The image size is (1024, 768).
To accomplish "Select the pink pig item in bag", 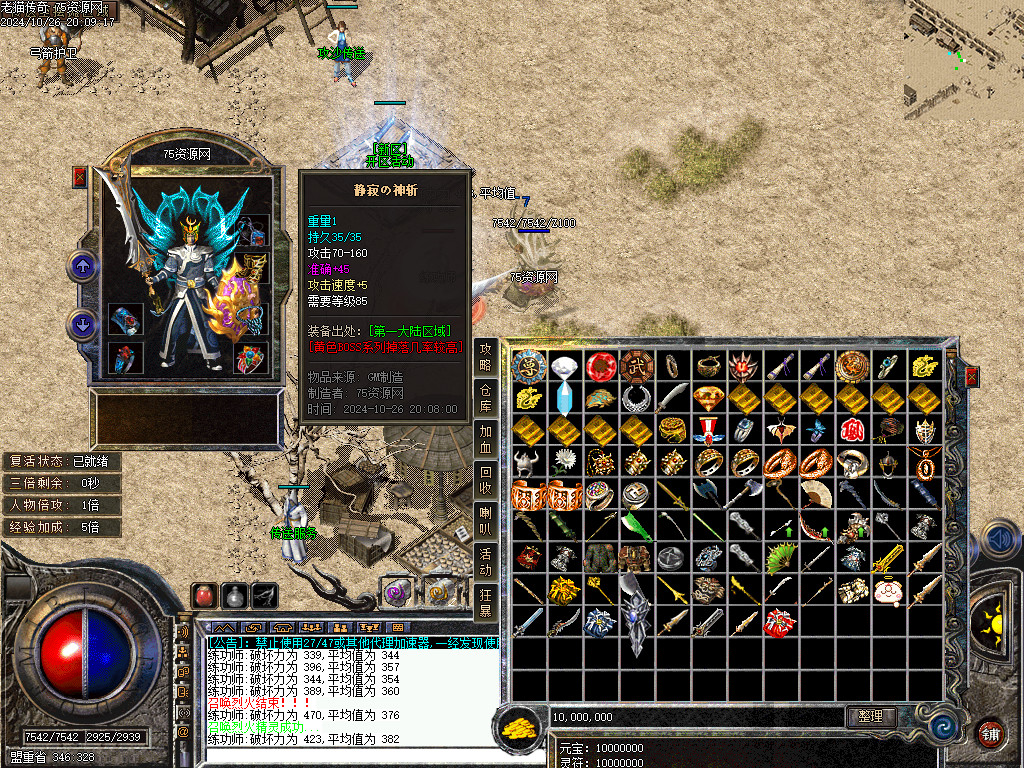I will (x=889, y=591).
